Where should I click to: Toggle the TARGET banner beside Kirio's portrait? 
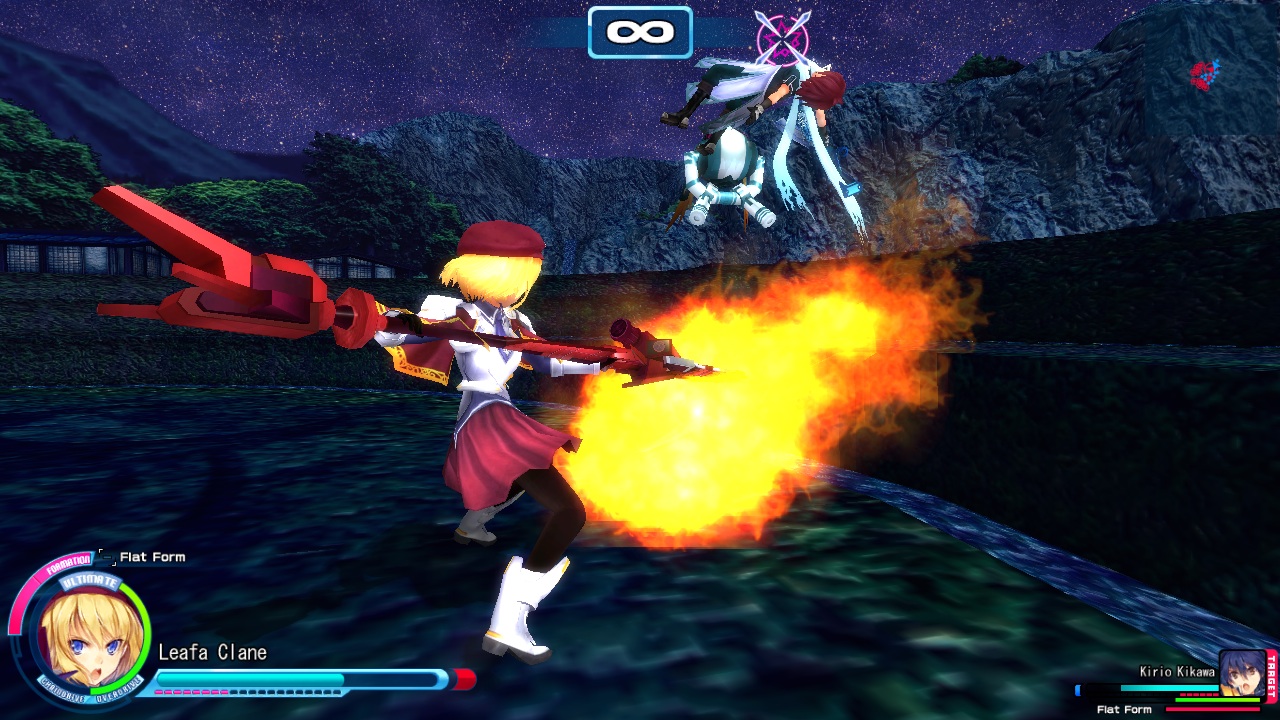pyautogui.click(x=1271, y=676)
